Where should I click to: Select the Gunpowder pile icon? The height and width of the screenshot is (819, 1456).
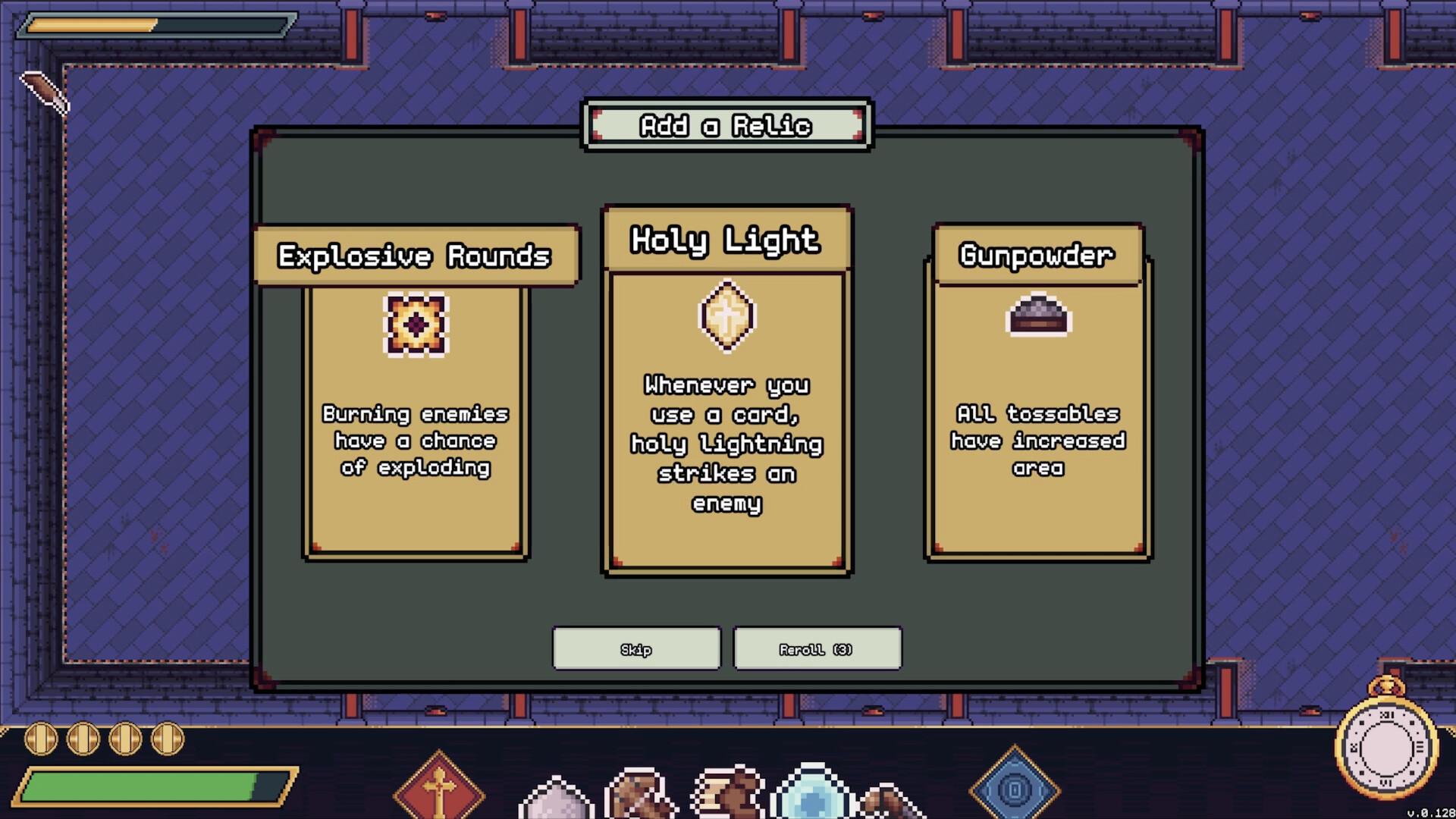click(1037, 316)
